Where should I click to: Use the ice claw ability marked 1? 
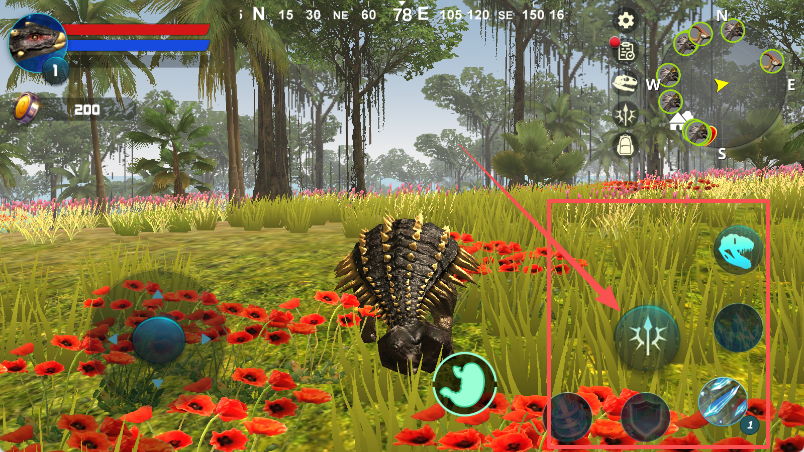pos(722,402)
